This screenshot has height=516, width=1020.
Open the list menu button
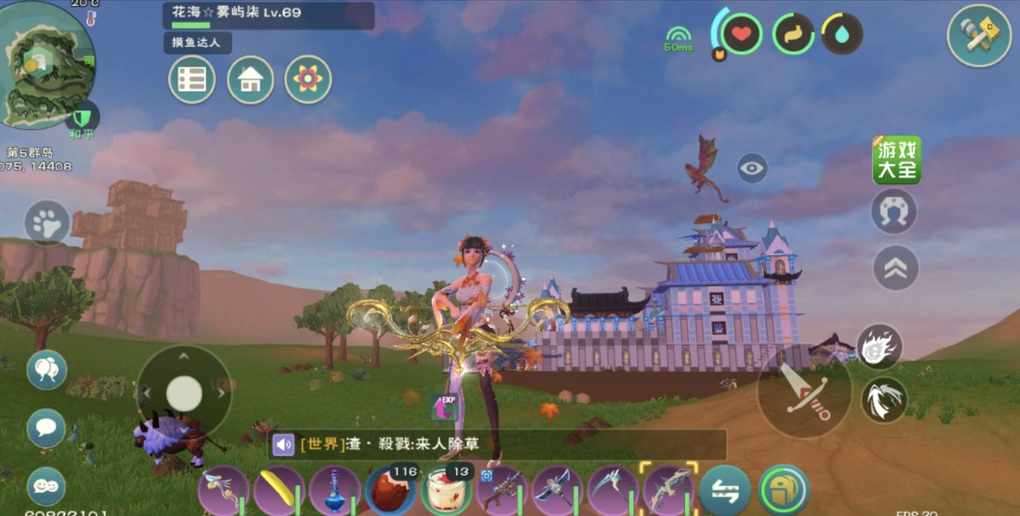point(192,80)
